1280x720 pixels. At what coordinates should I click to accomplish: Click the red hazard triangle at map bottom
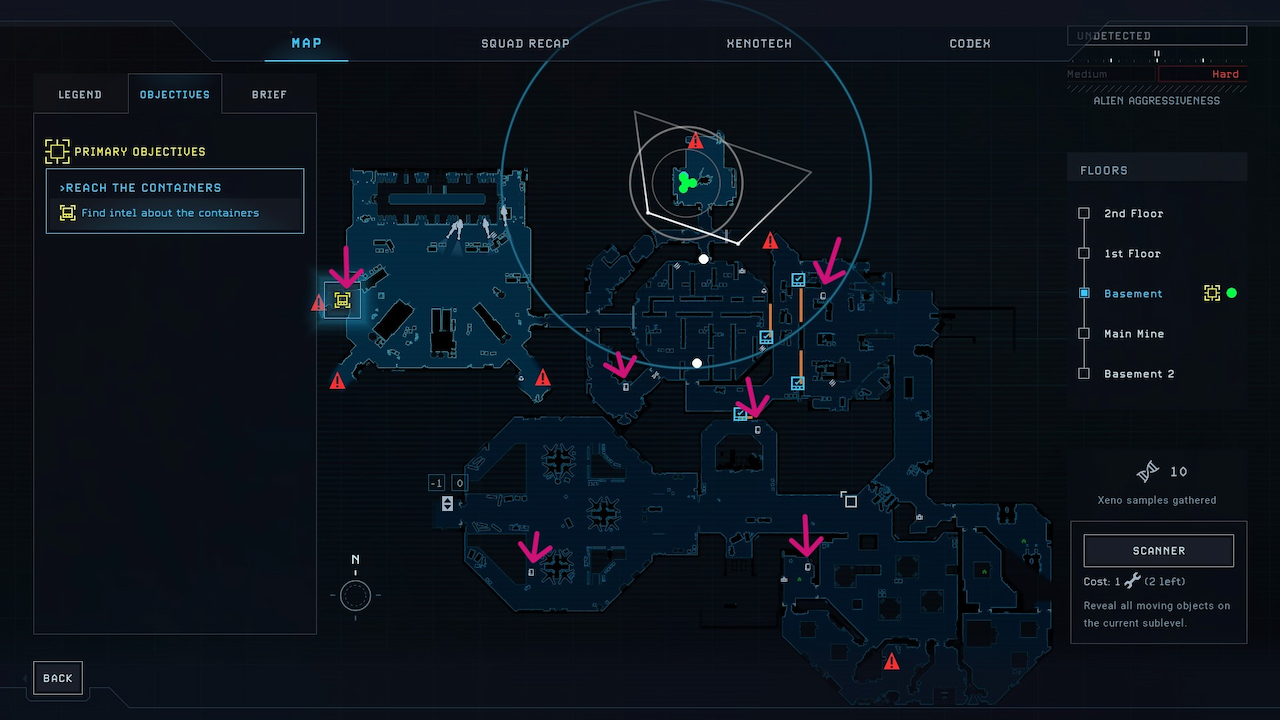pos(891,660)
